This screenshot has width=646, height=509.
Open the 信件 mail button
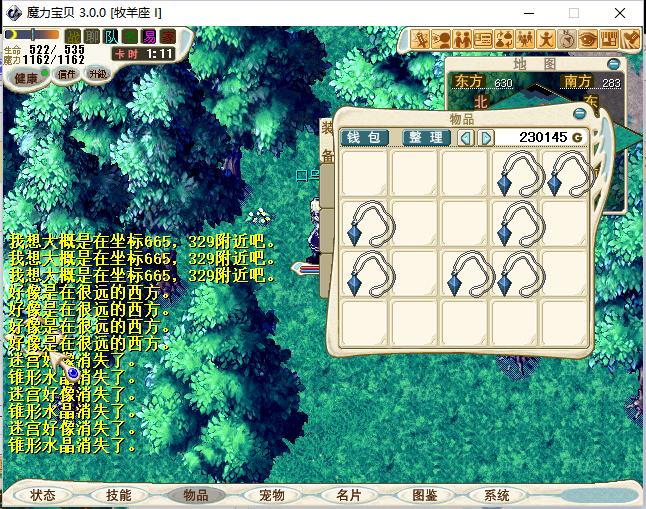(x=66, y=76)
